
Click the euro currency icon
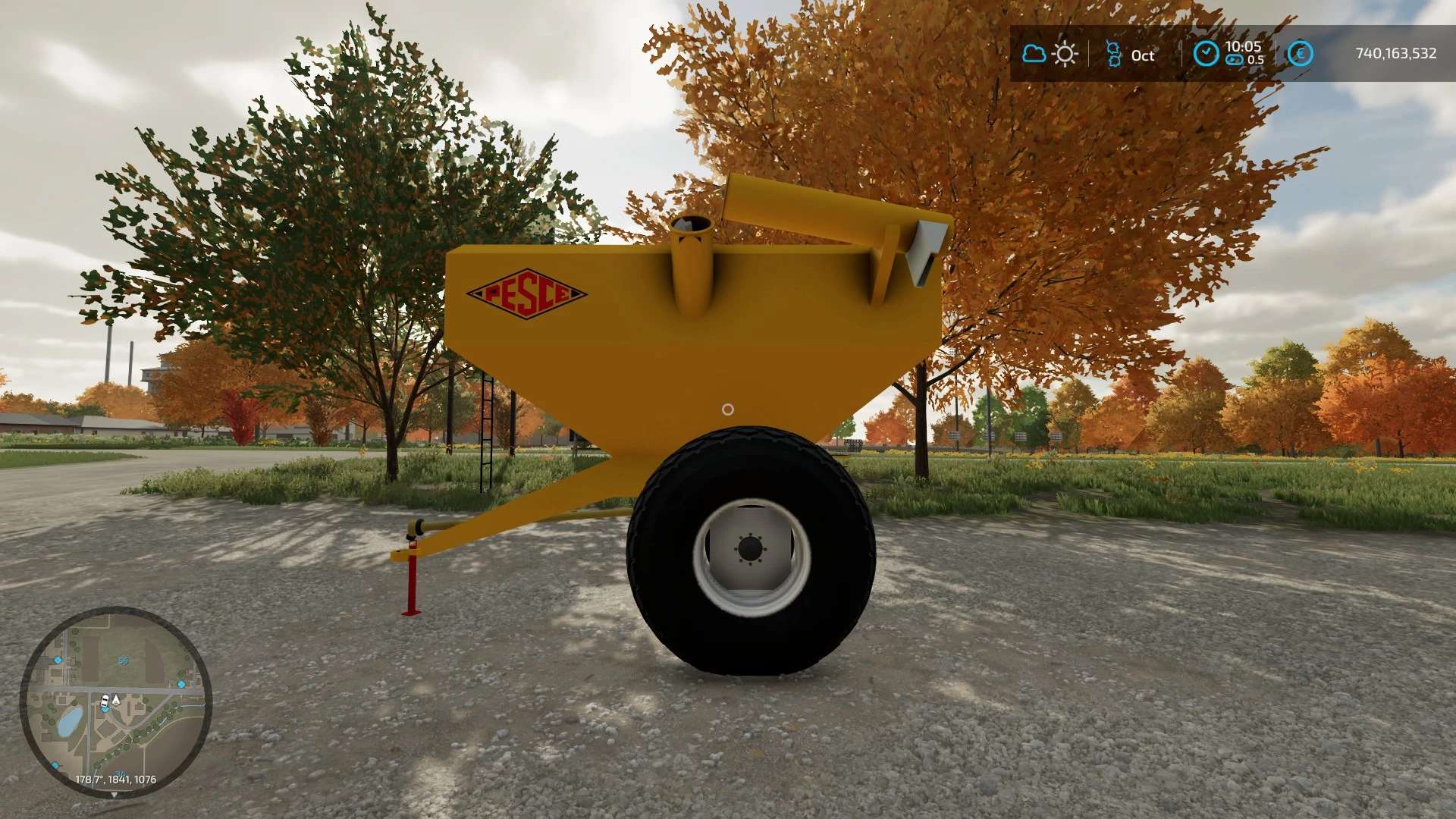[1300, 54]
